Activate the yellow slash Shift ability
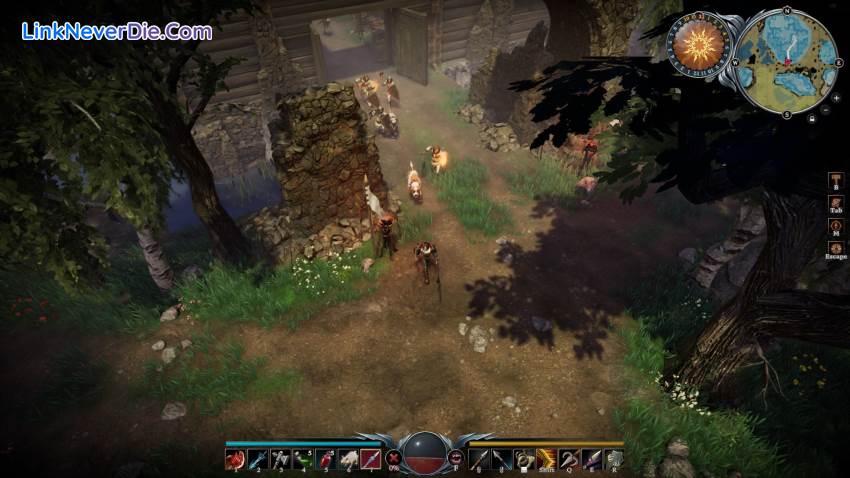 pos(546,459)
